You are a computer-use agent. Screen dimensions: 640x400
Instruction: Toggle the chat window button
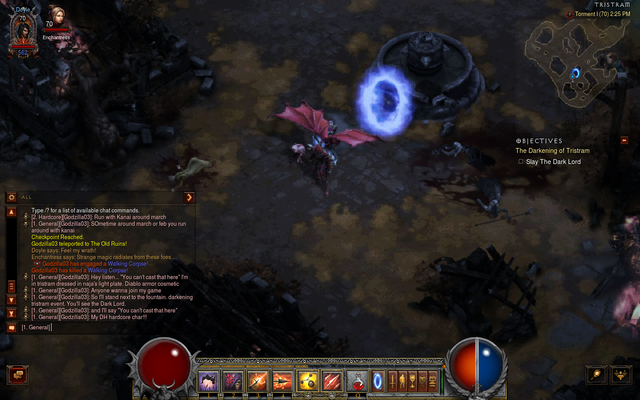16,374
